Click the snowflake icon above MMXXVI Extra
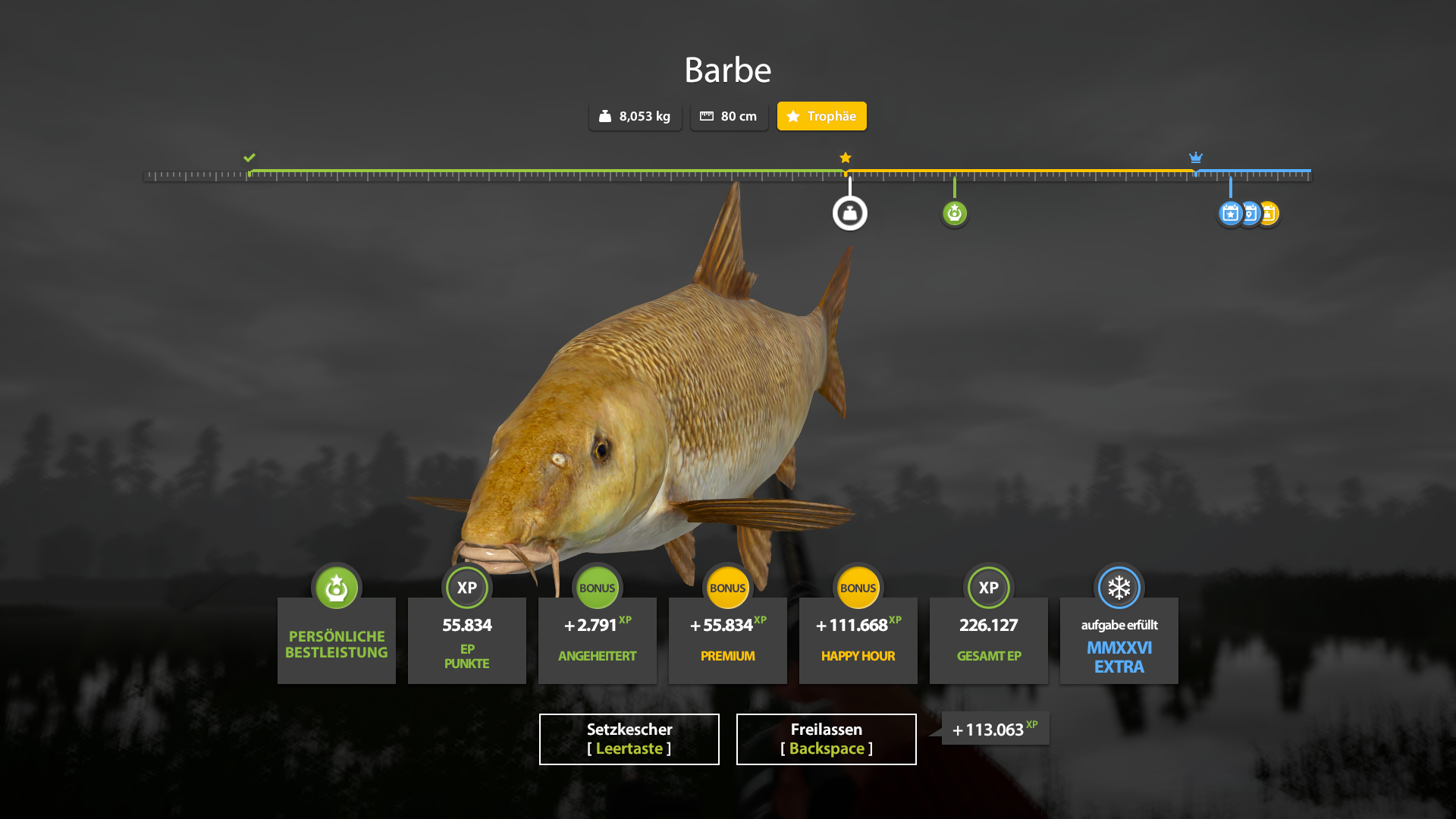Image resolution: width=1456 pixels, height=819 pixels. [x=1119, y=588]
